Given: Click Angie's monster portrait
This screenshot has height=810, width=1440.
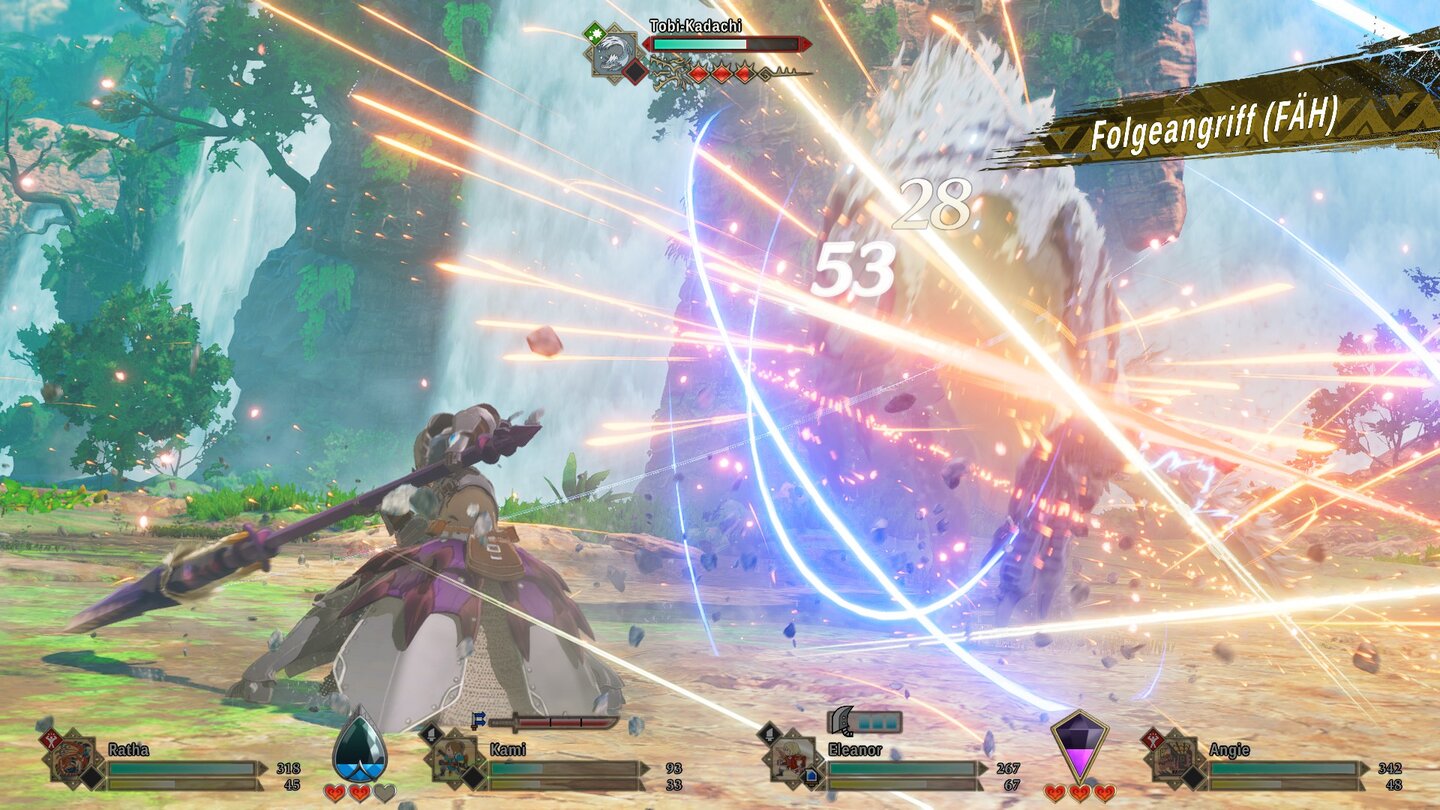Looking at the screenshot, I should tap(1173, 760).
